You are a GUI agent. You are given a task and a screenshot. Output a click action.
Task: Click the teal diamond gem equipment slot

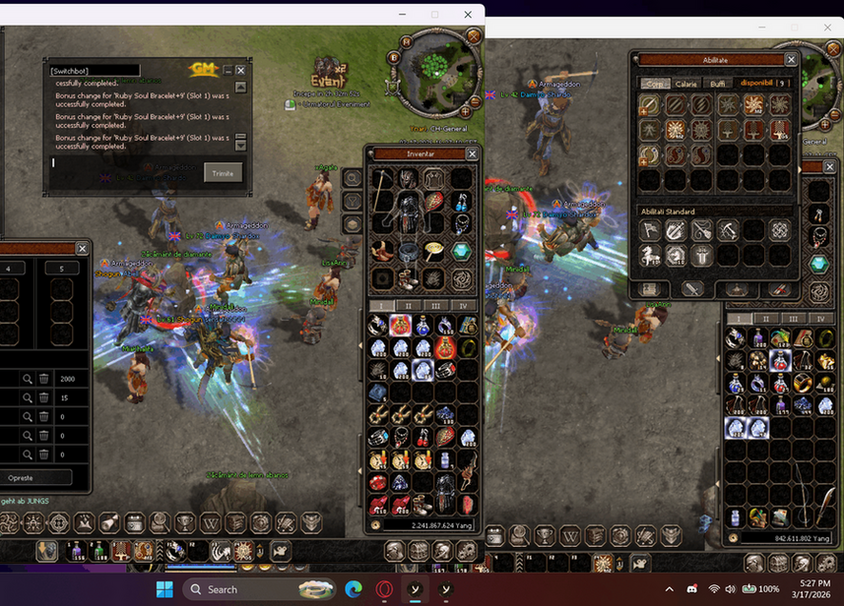461,251
